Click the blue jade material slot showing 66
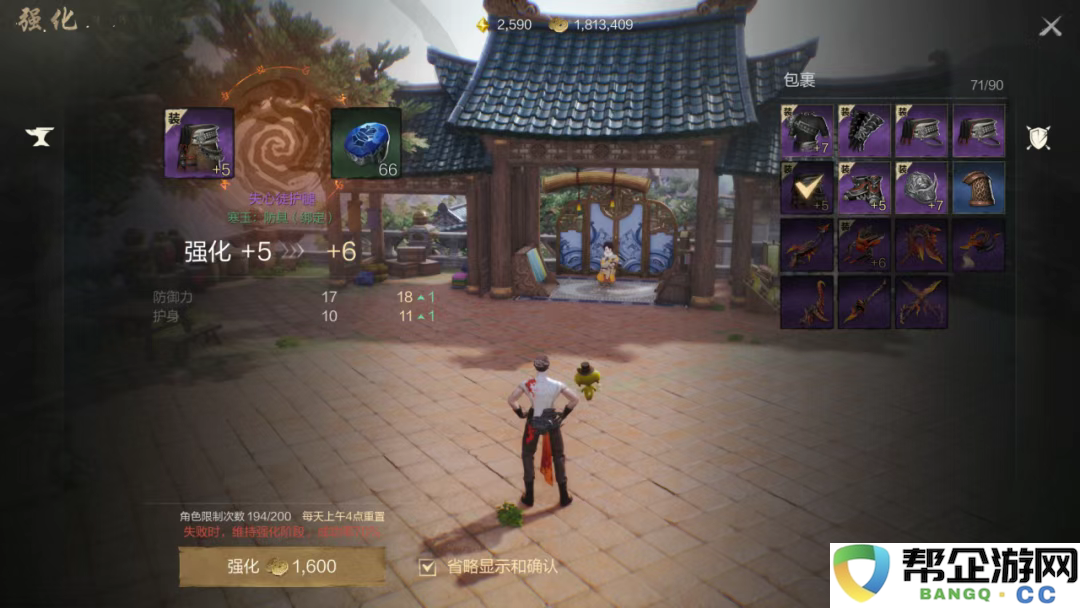The width and height of the screenshot is (1080, 608). (366, 143)
